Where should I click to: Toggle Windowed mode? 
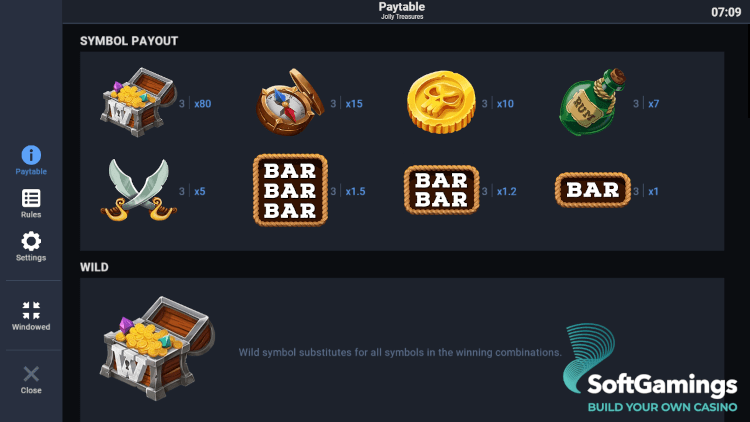click(x=31, y=315)
